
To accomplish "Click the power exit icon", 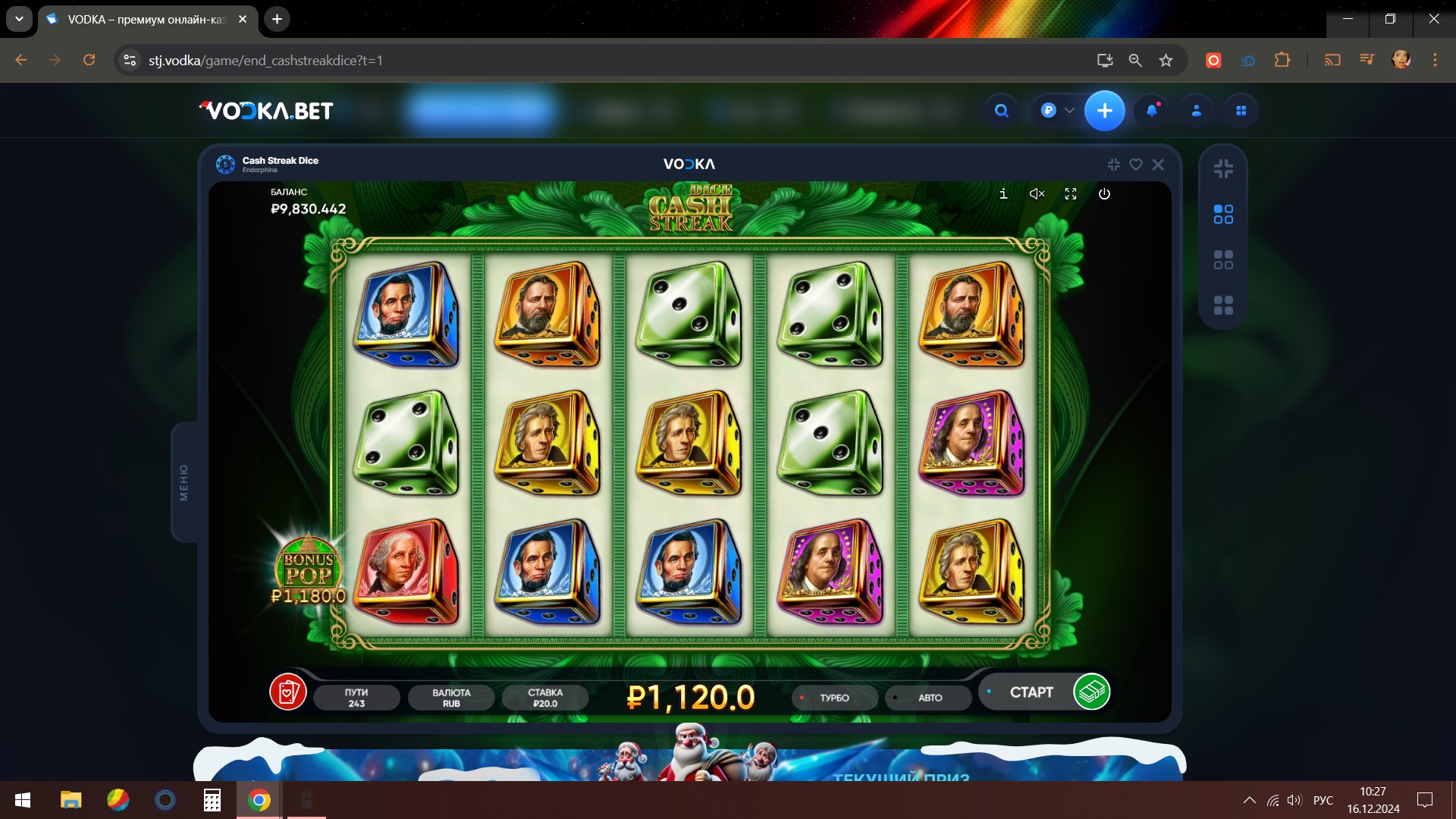I will point(1104,194).
